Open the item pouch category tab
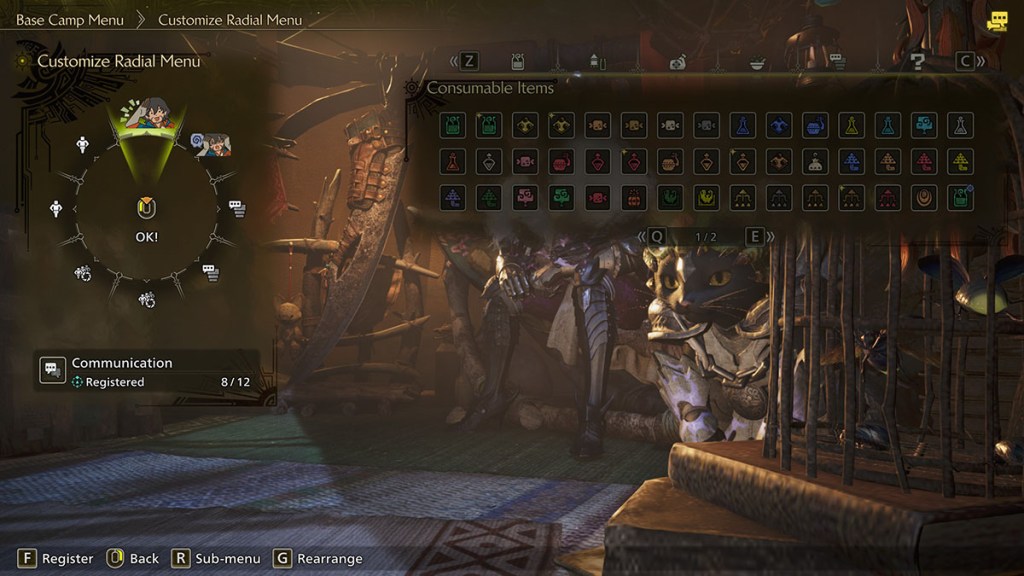The height and width of the screenshot is (576, 1024). click(518, 62)
